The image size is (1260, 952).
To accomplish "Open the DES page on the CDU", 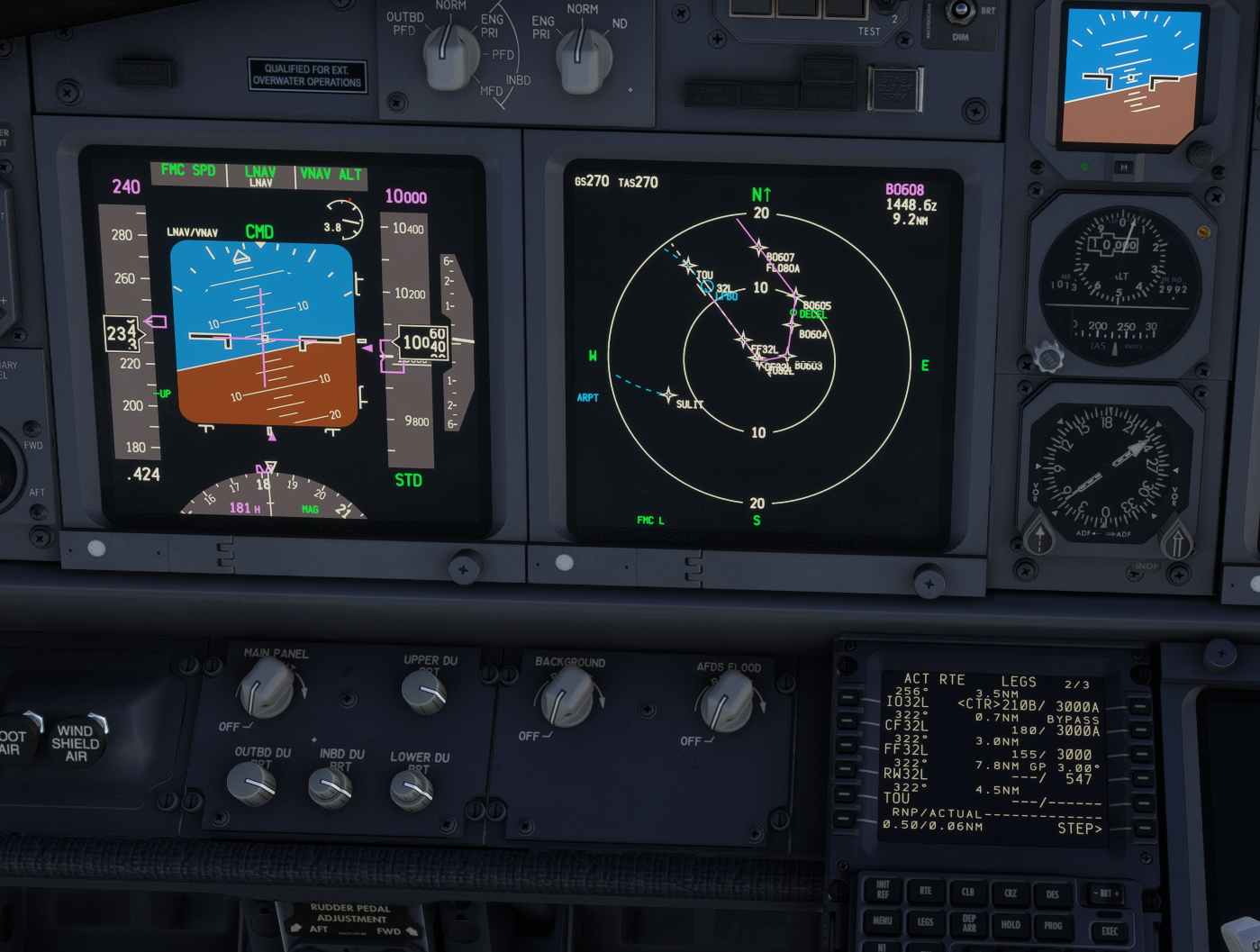I will coord(1052,893).
